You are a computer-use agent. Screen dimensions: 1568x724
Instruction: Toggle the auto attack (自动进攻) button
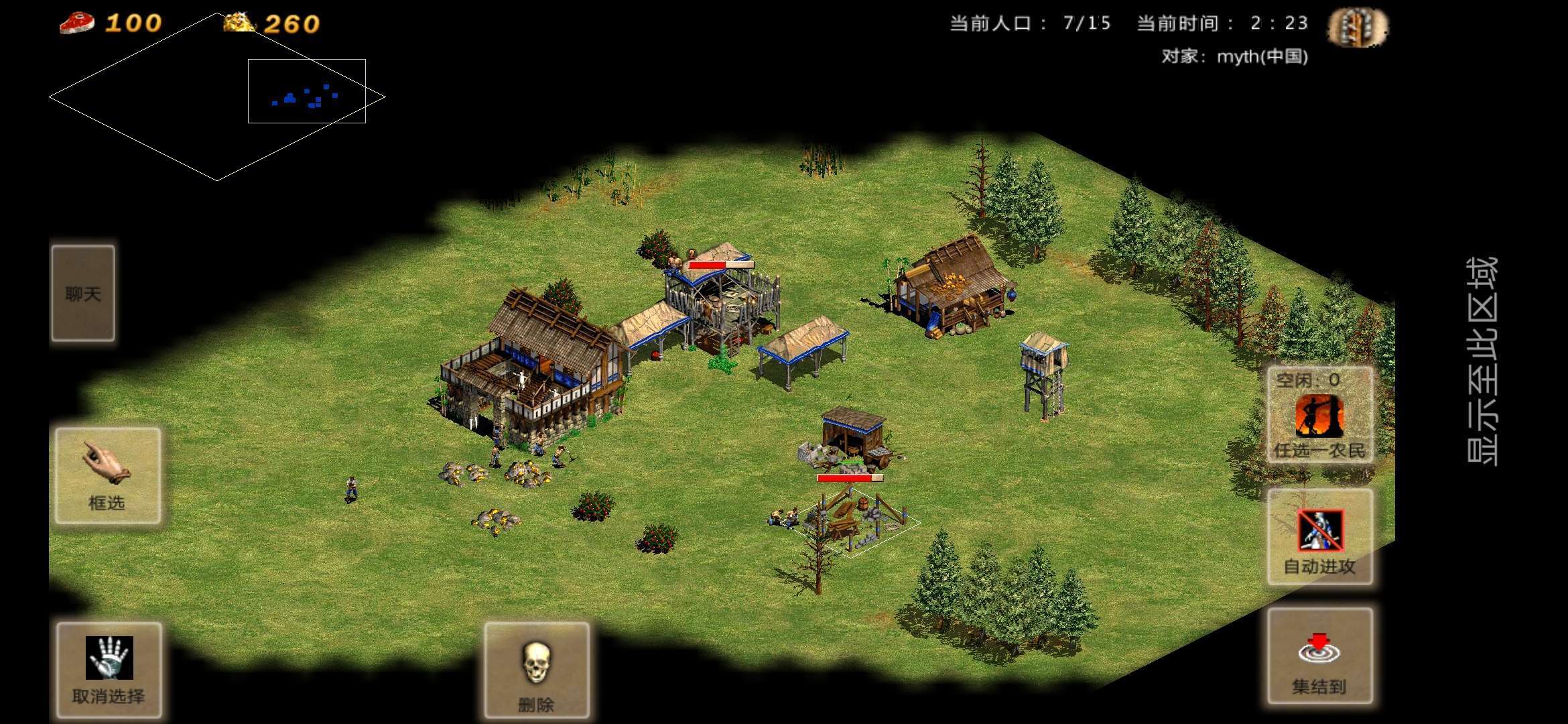1319,536
